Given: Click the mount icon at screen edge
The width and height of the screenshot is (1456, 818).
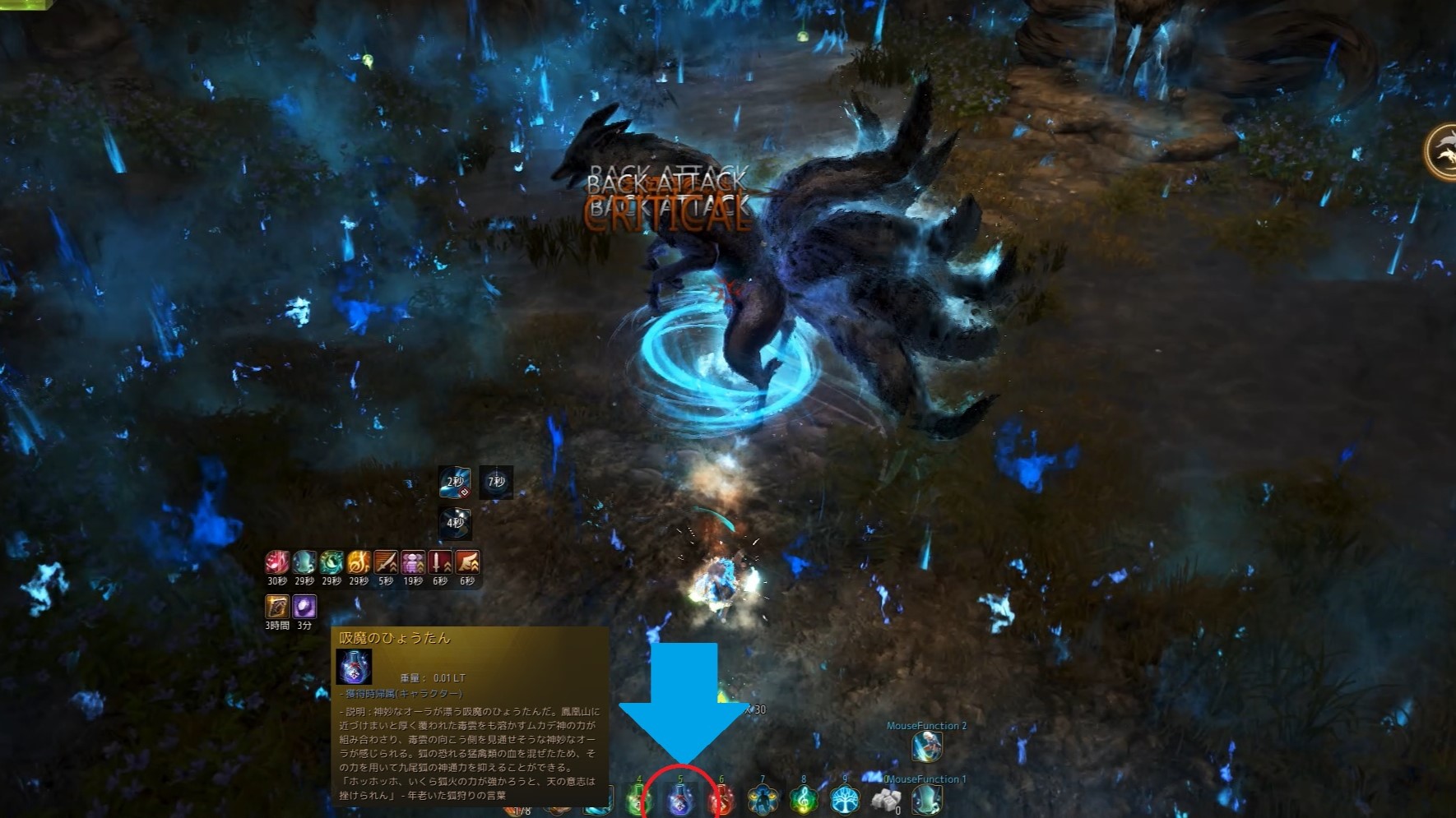Looking at the screenshot, I should click(x=1444, y=151).
